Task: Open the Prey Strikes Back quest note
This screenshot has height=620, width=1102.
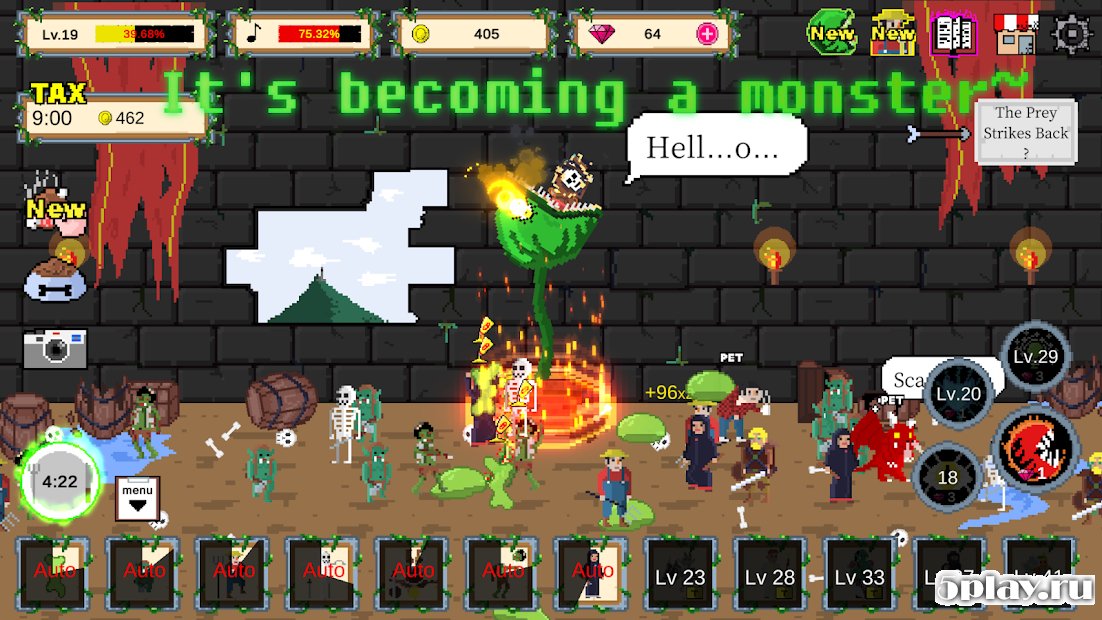Action: pos(1025,132)
